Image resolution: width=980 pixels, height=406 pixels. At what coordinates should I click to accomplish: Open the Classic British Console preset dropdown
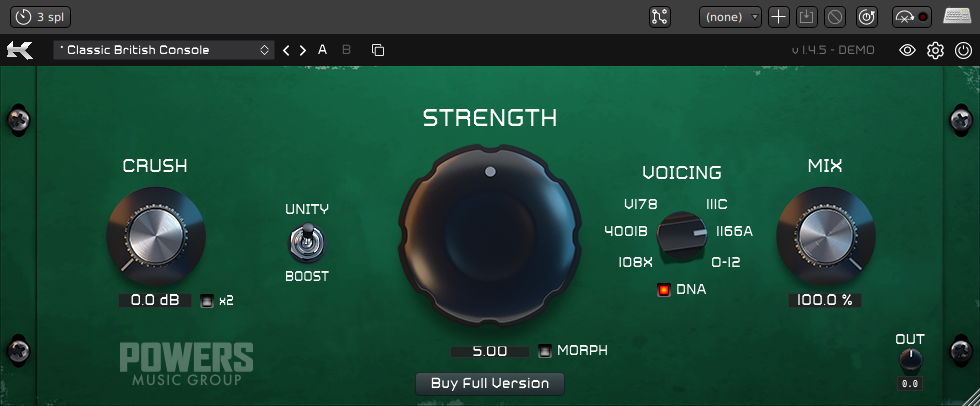coord(165,49)
